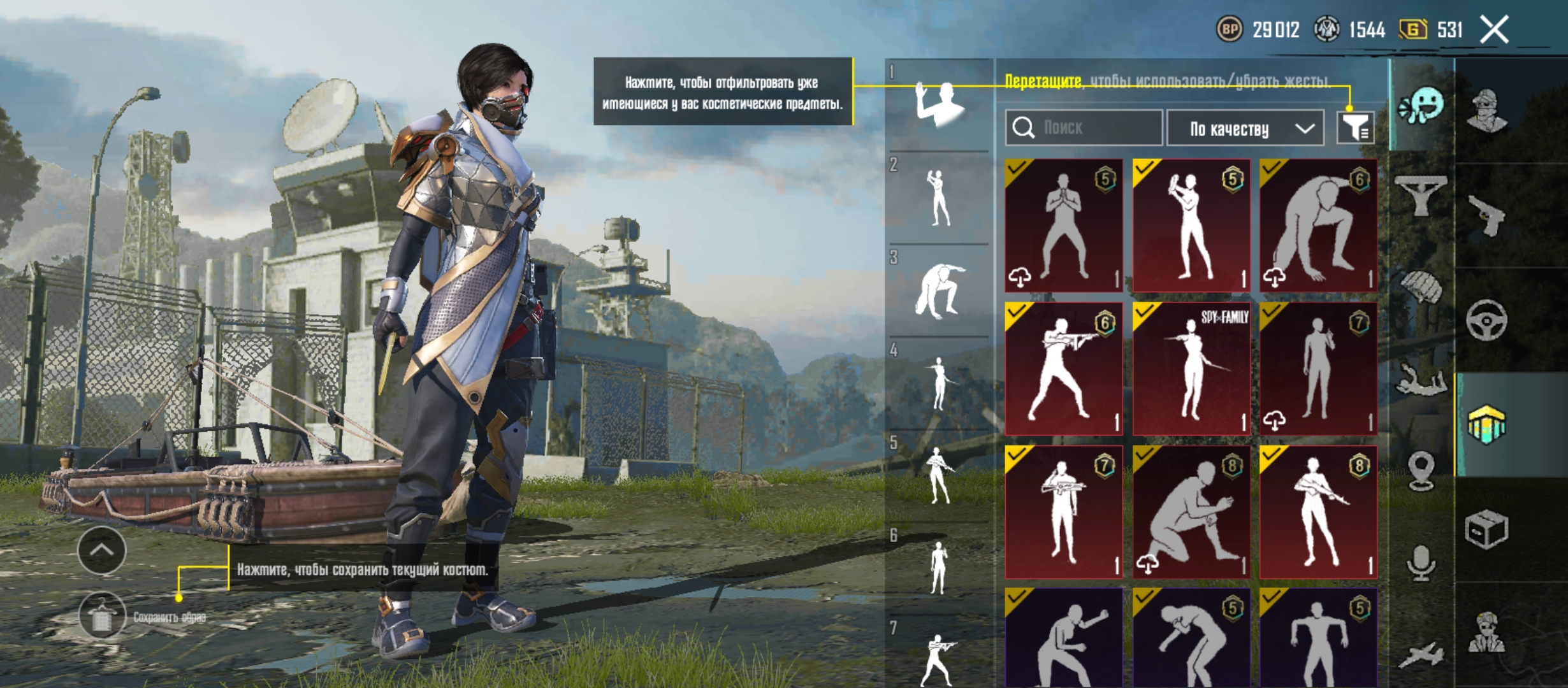1568x688 pixels.
Task: Select the SPY×FAMILY emote tile
Action: 1191,369
